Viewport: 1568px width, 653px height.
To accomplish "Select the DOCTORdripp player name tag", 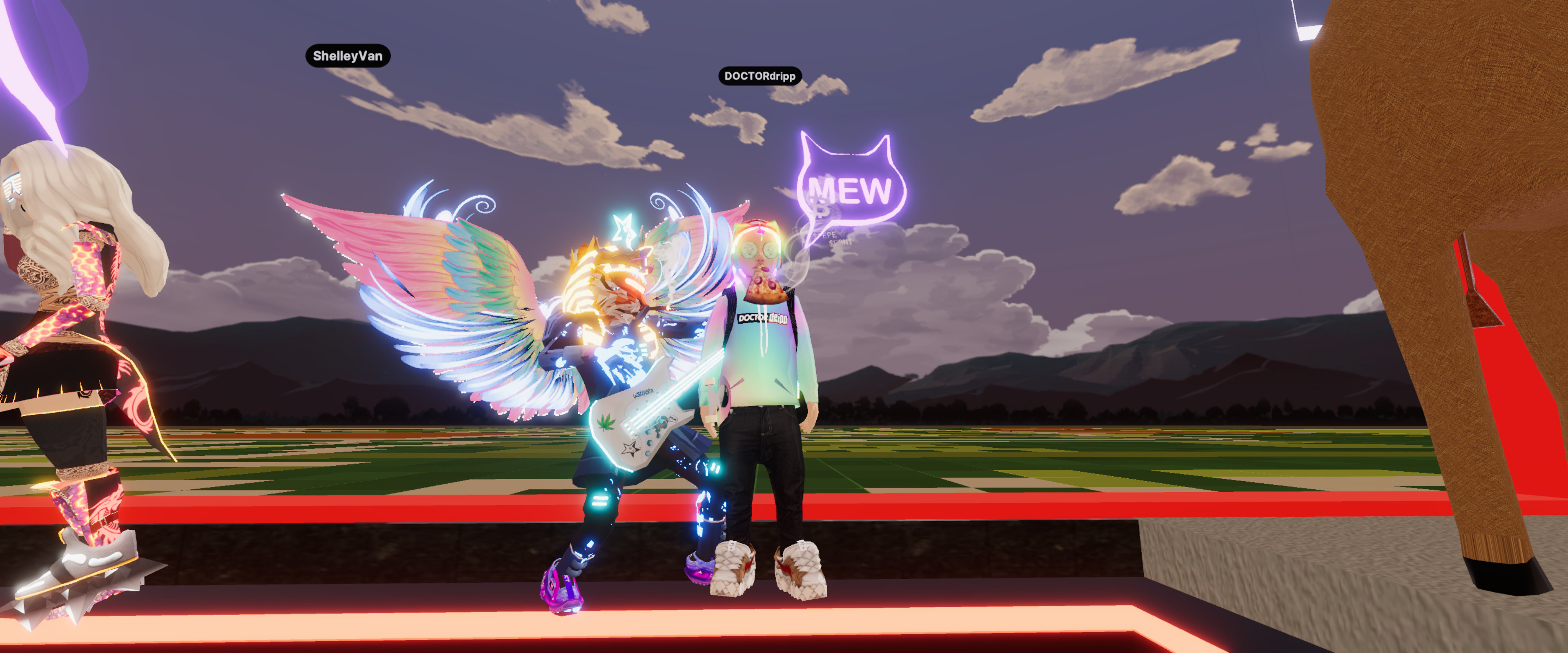I will click(x=759, y=76).
